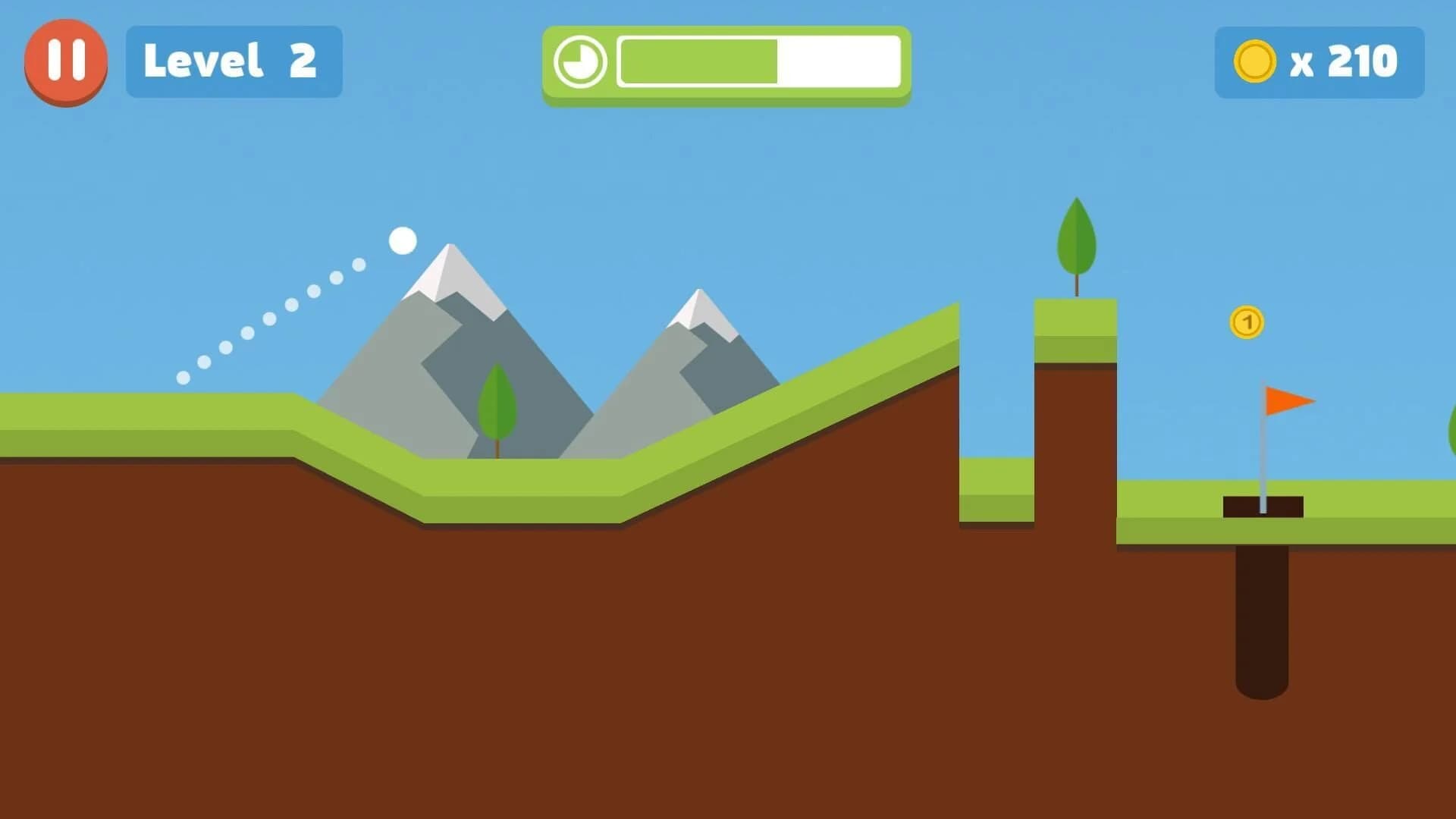This screenshot has height=819, width=1456.
Task: Select the golf ball in mid-air
Action: [x=403, y=241]
